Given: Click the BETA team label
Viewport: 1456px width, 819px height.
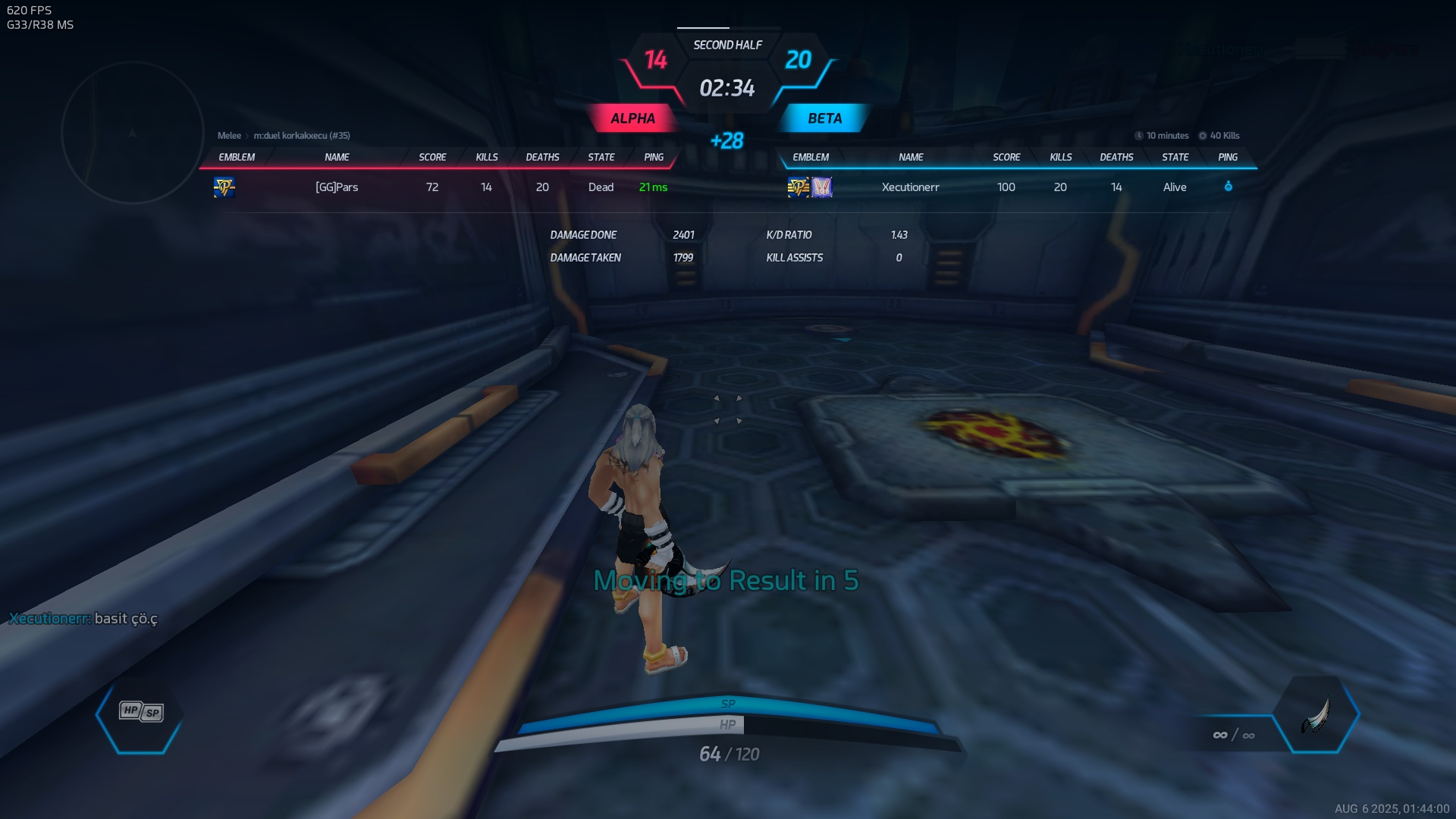Looking at the screenshot, I should 824,118.
